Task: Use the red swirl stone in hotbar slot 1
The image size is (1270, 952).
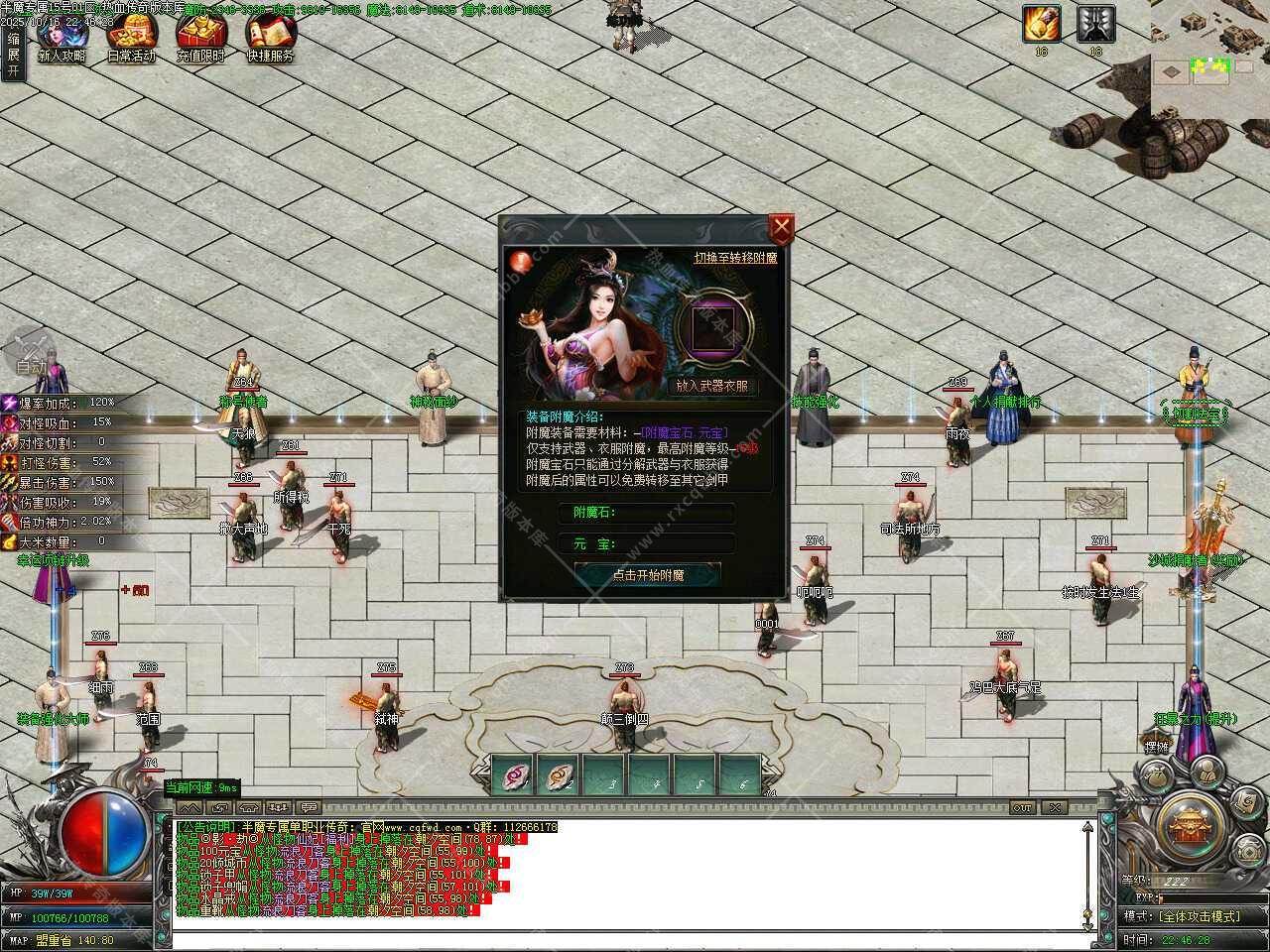Action: pos(513,774)
